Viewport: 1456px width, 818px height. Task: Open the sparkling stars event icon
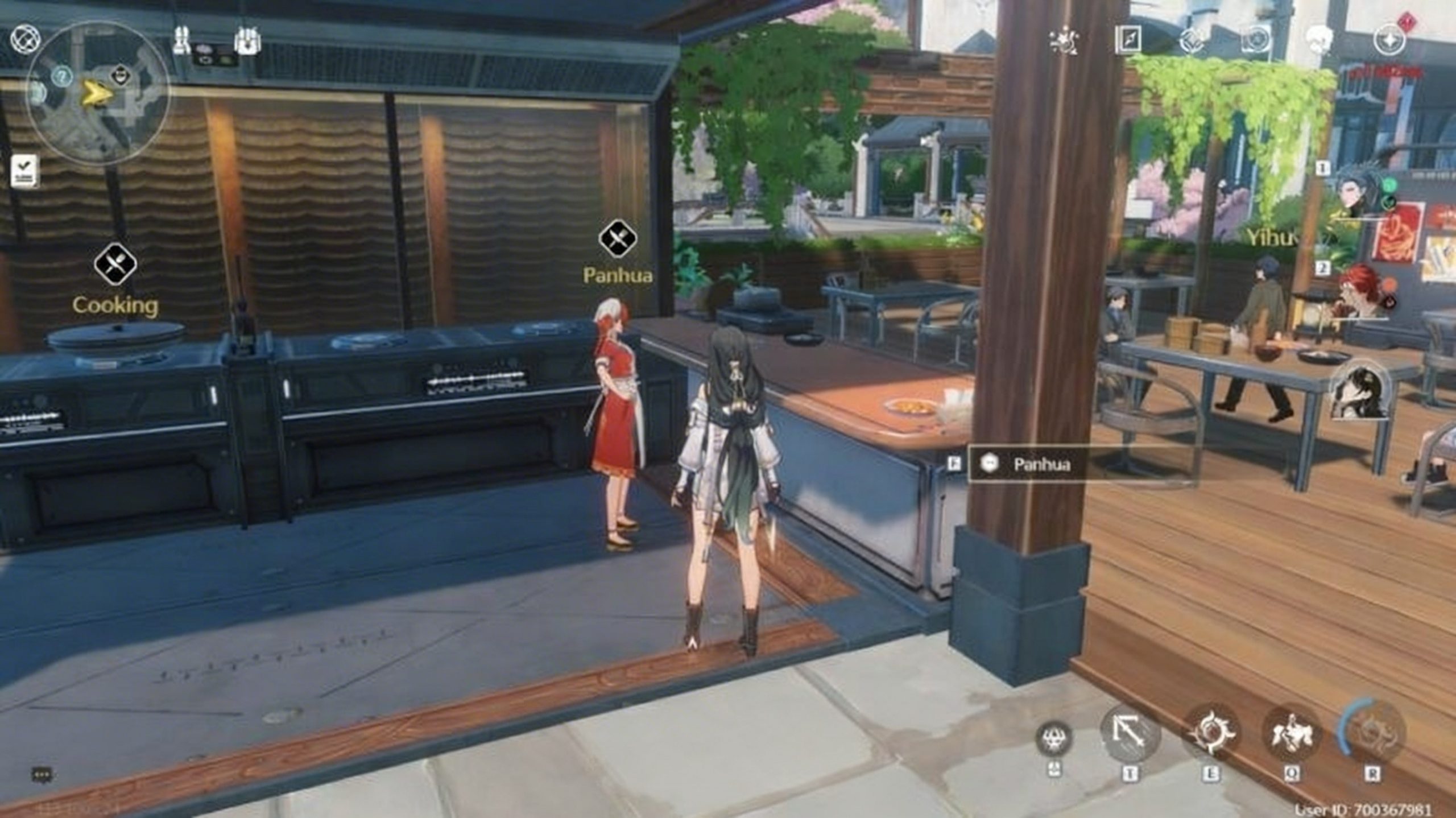point(1064,41)
